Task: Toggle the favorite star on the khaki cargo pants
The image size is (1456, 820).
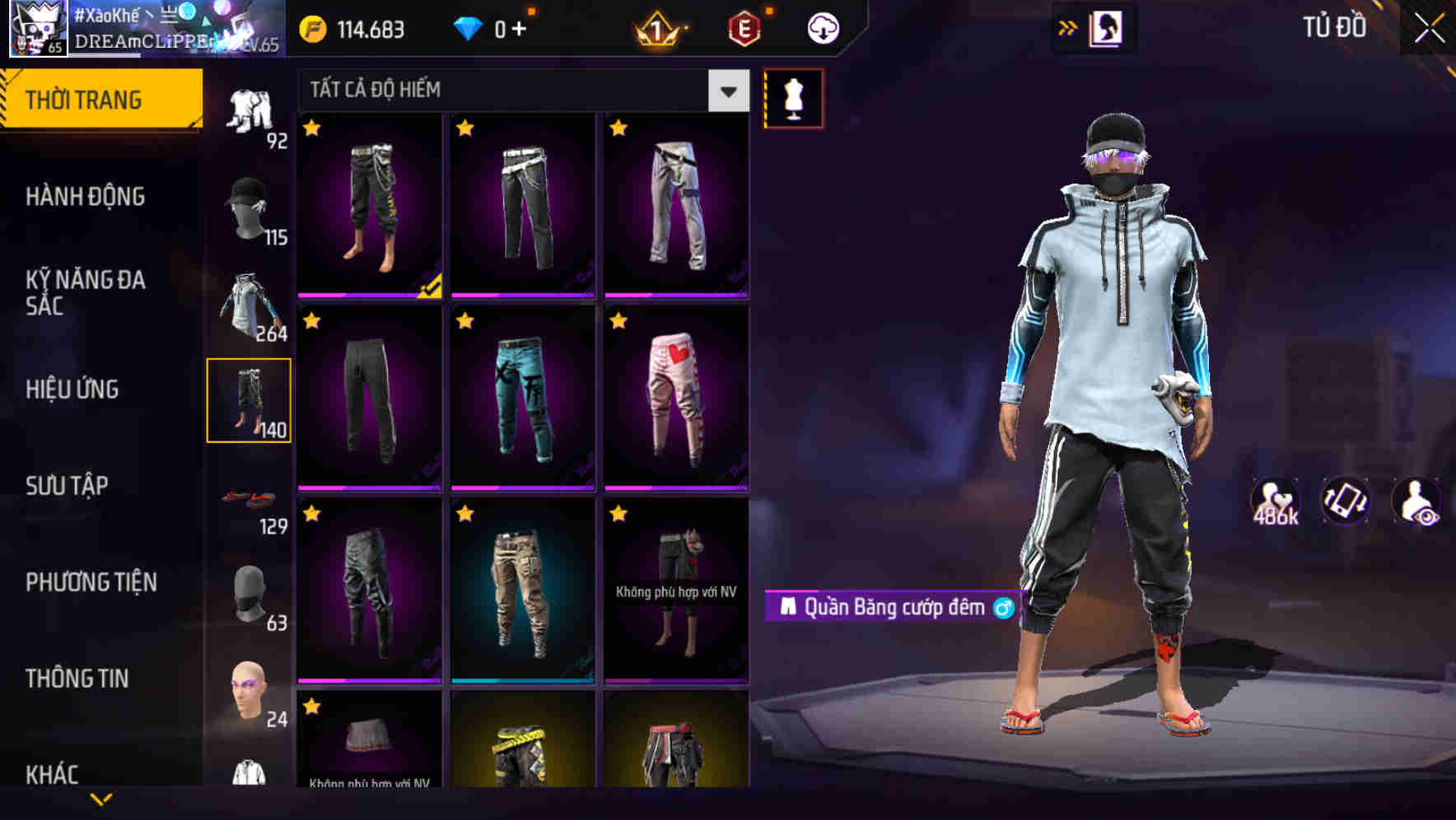Action: pos(465,513)
